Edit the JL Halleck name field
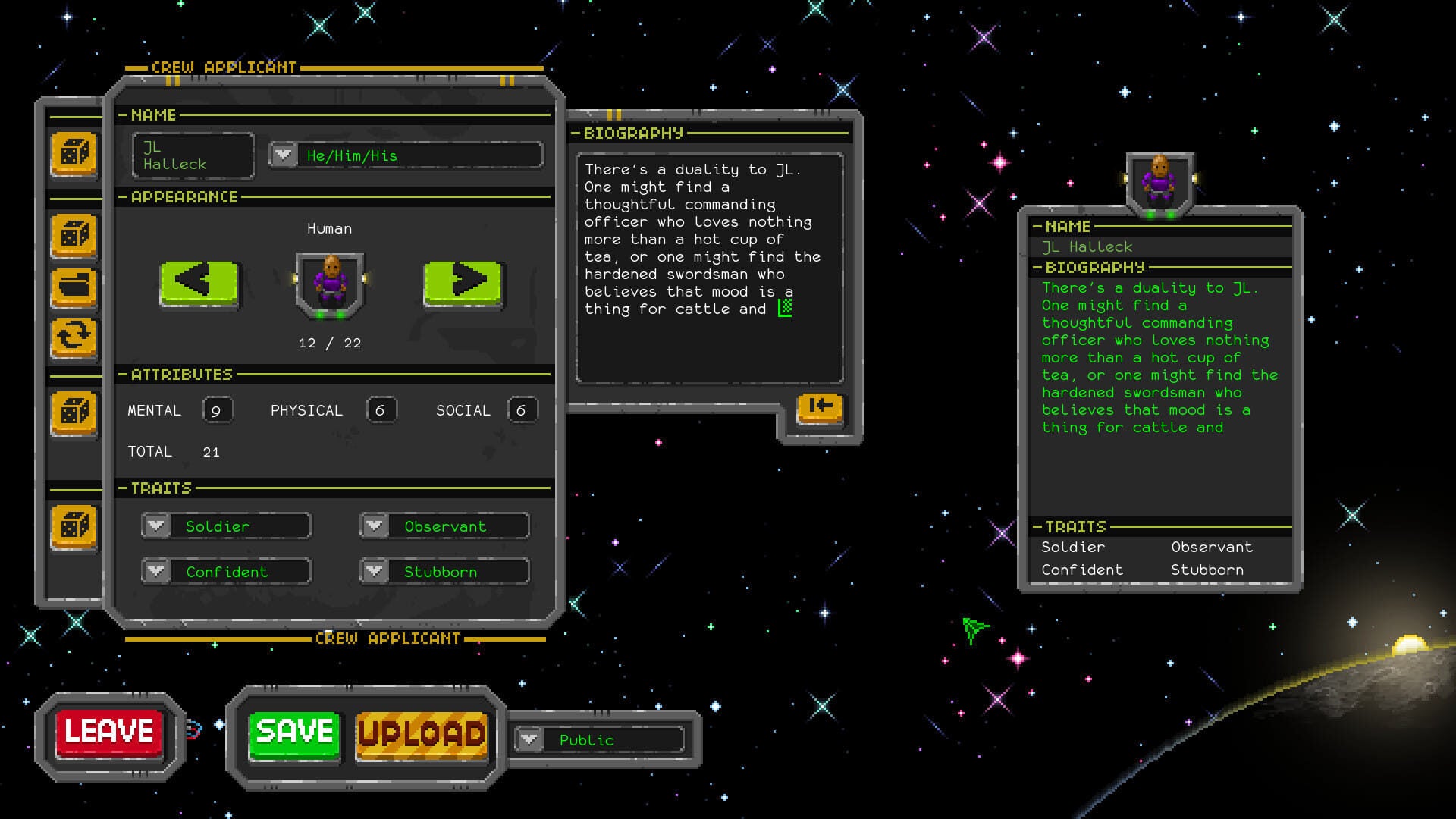1456x819 pixels. pyautogui.click(x=193, y=155)
